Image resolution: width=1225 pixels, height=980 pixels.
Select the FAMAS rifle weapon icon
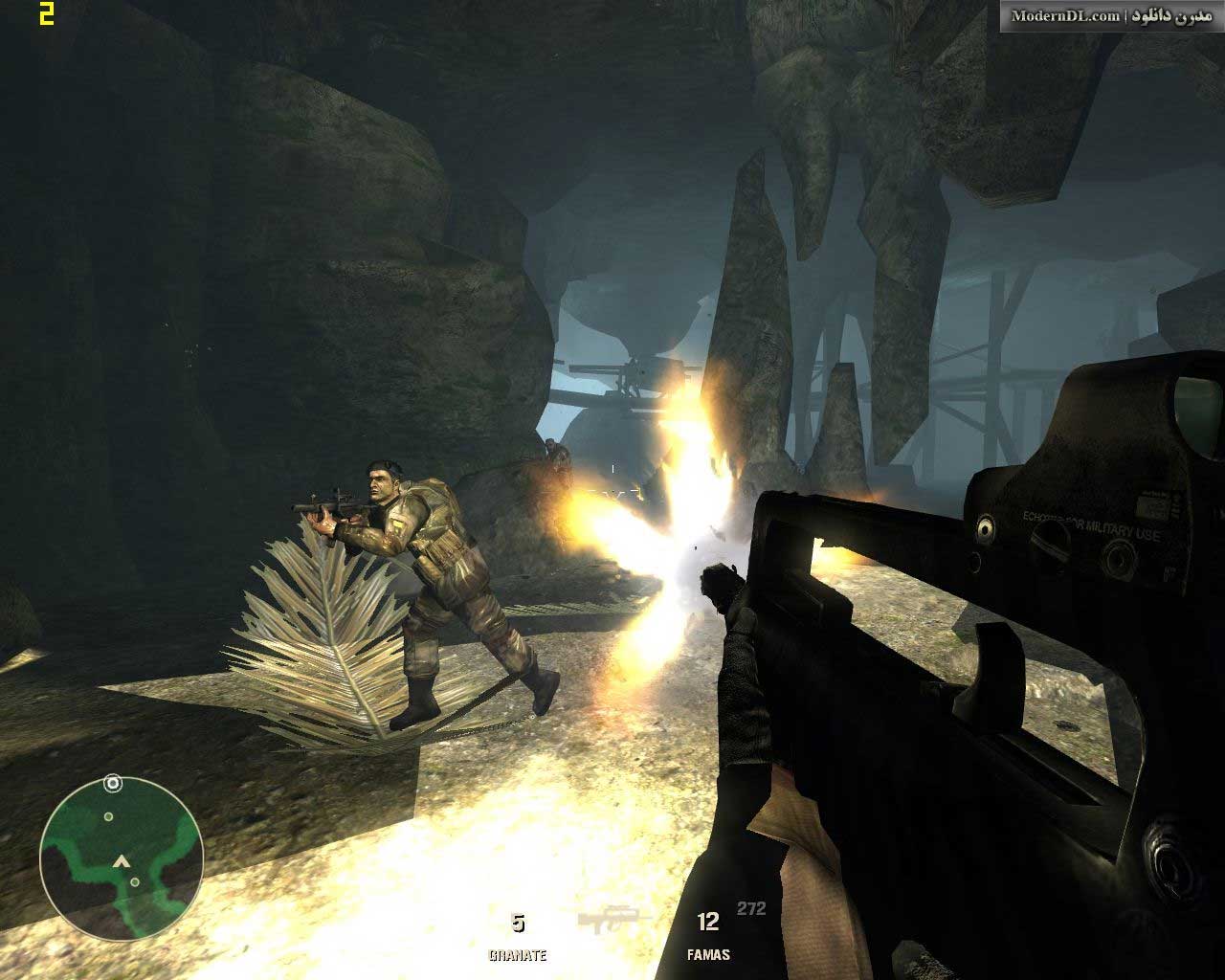pos(613,923)
